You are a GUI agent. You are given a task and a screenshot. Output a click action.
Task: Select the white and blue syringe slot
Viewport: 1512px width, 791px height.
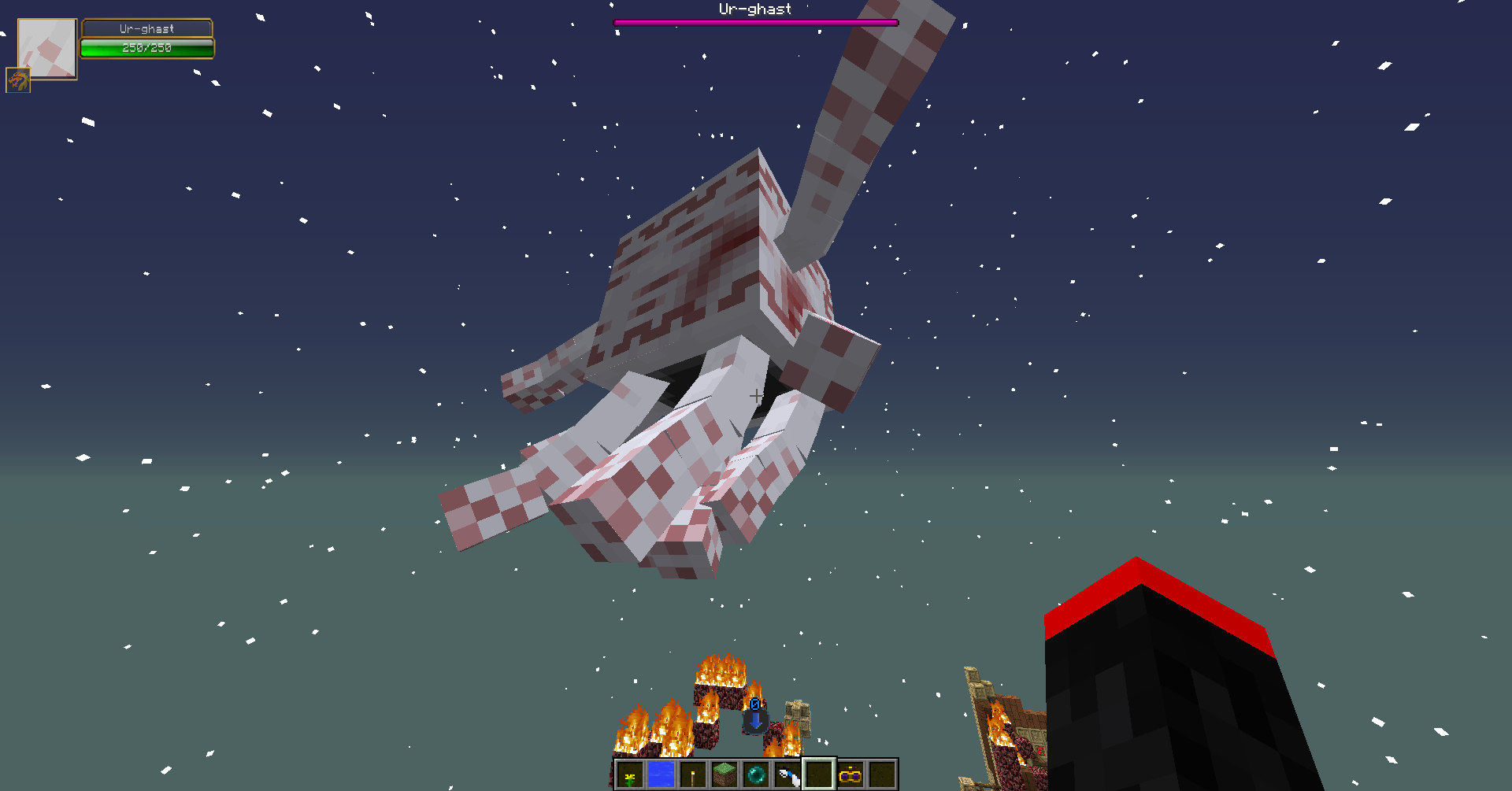(787, 775)
